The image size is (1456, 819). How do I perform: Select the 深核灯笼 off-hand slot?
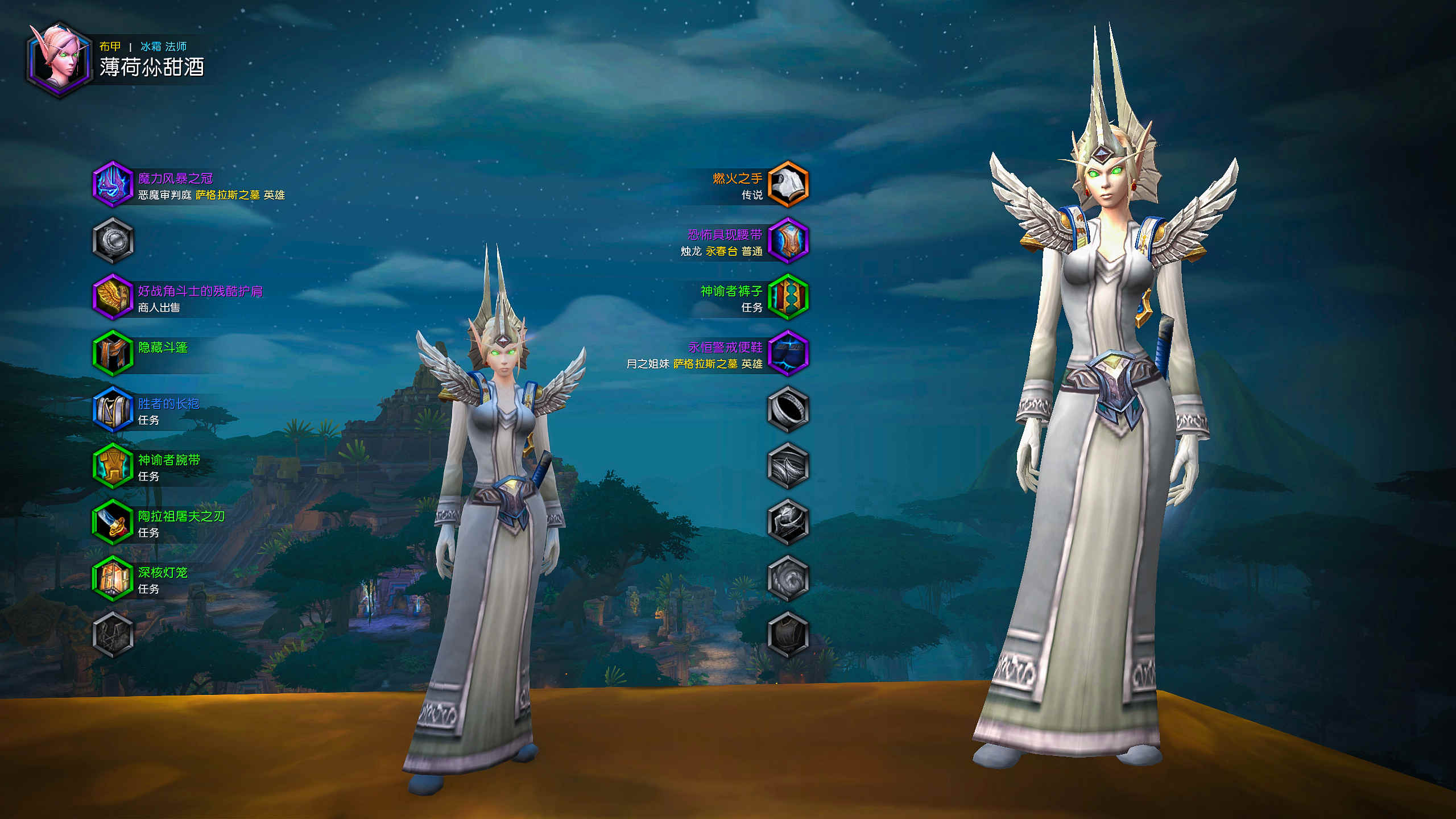point(113,578)
